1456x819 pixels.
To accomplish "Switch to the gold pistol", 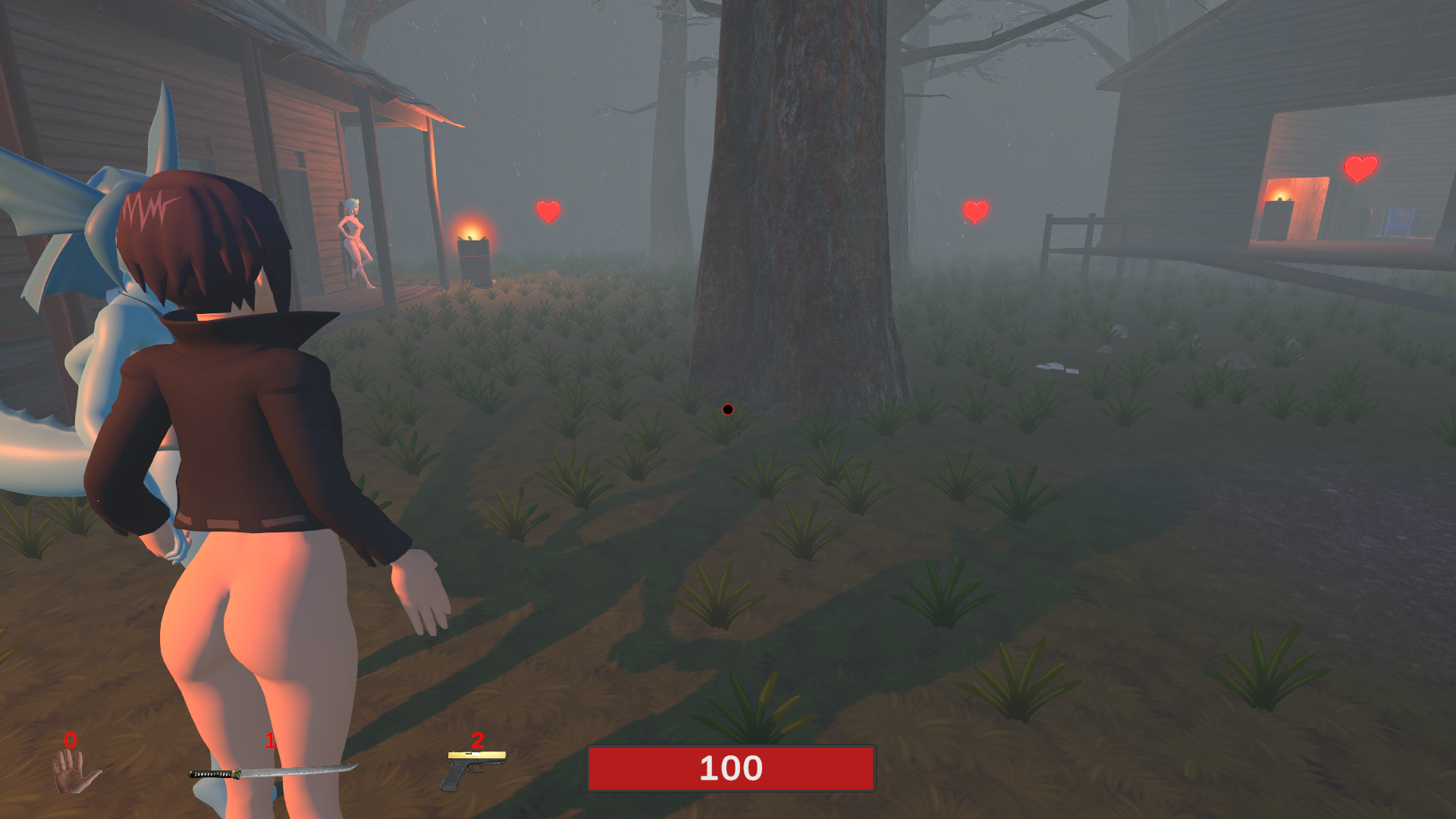I will click(474, 769).
